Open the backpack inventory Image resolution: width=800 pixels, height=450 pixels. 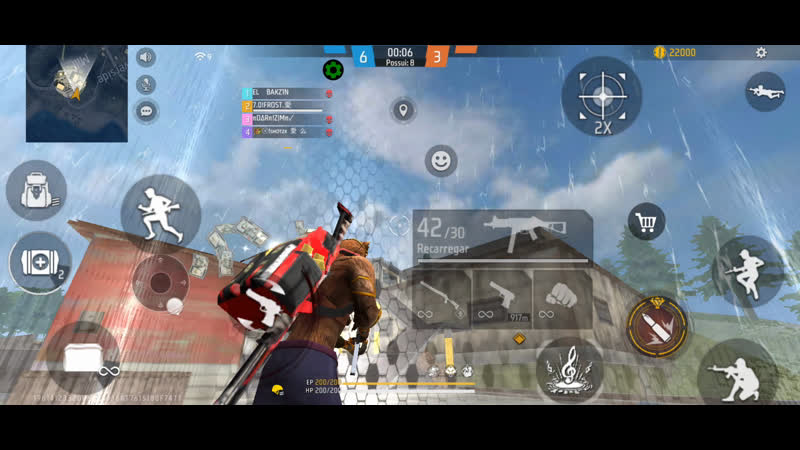[36, 190]
